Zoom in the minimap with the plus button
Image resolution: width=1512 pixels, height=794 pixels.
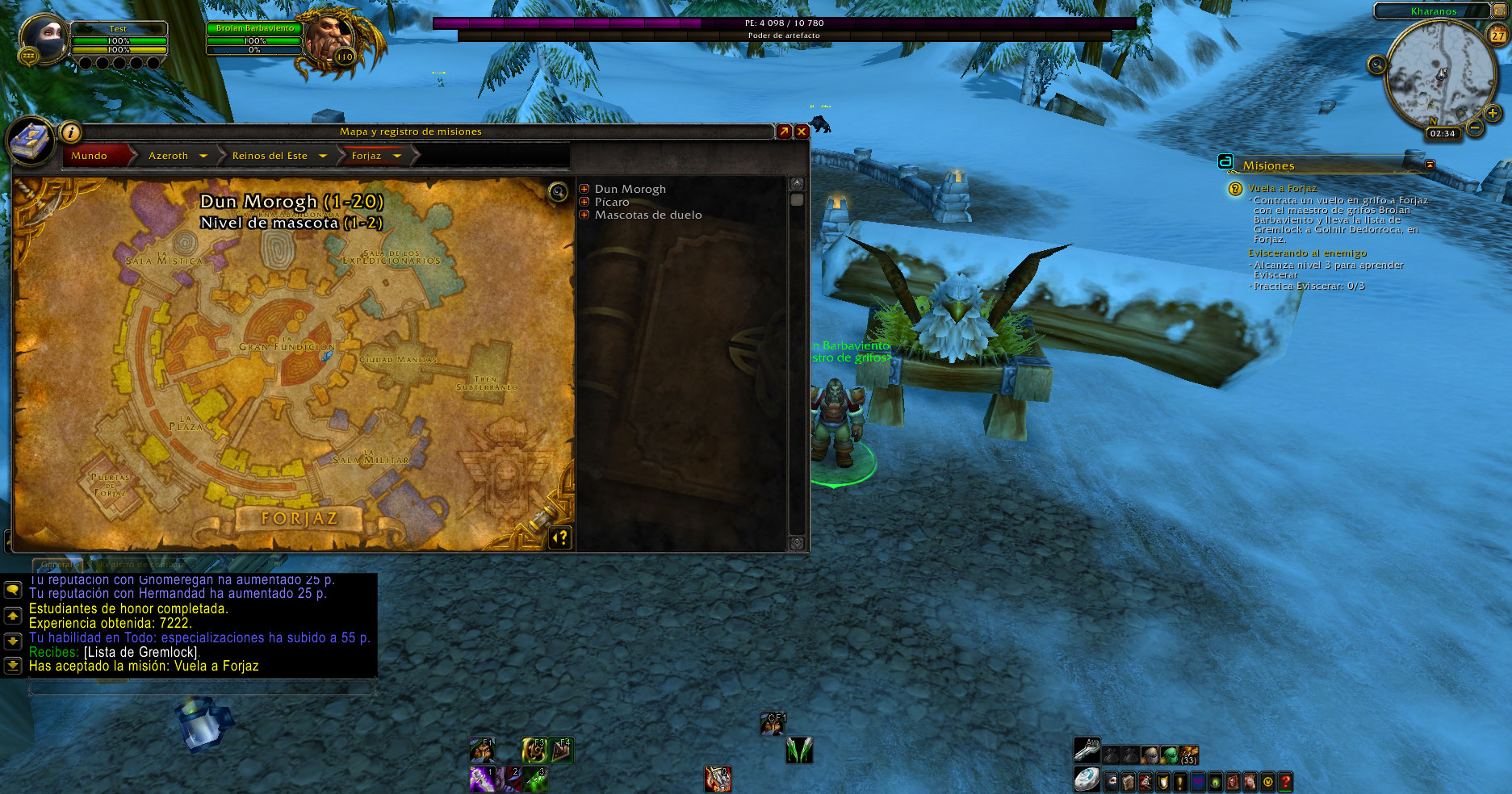pyautogui.click(x=1493, y=114)
